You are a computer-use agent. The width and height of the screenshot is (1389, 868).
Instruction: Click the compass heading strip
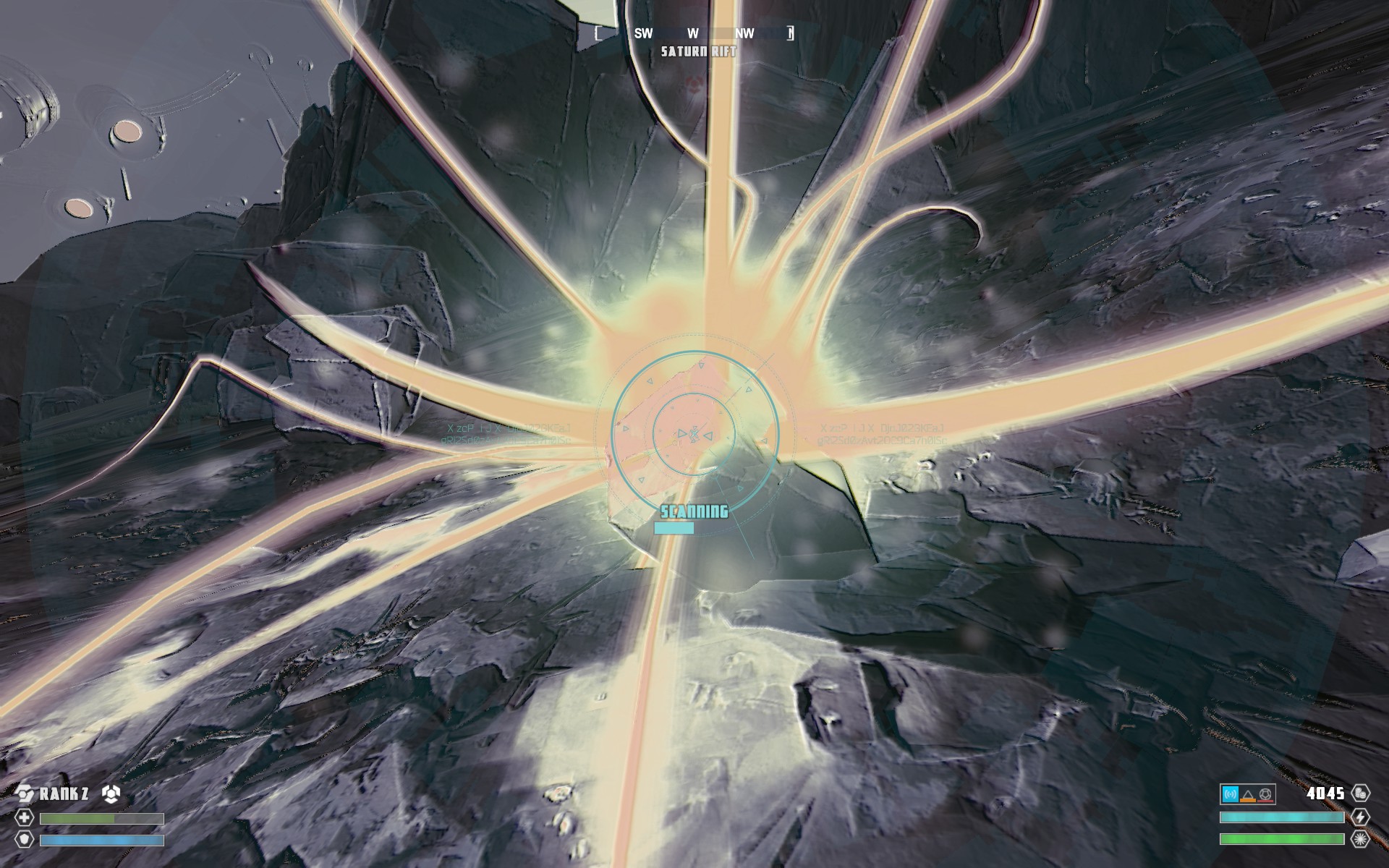coord(693,33)
